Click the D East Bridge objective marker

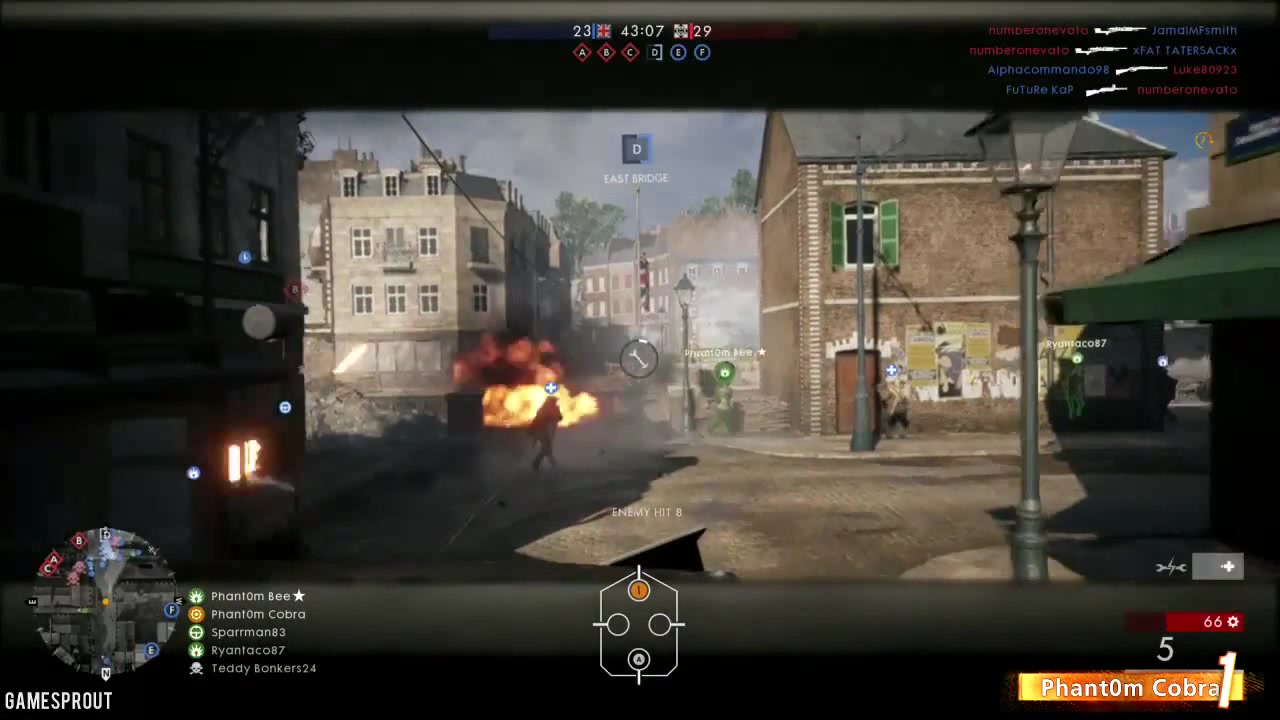coord(636,150)
